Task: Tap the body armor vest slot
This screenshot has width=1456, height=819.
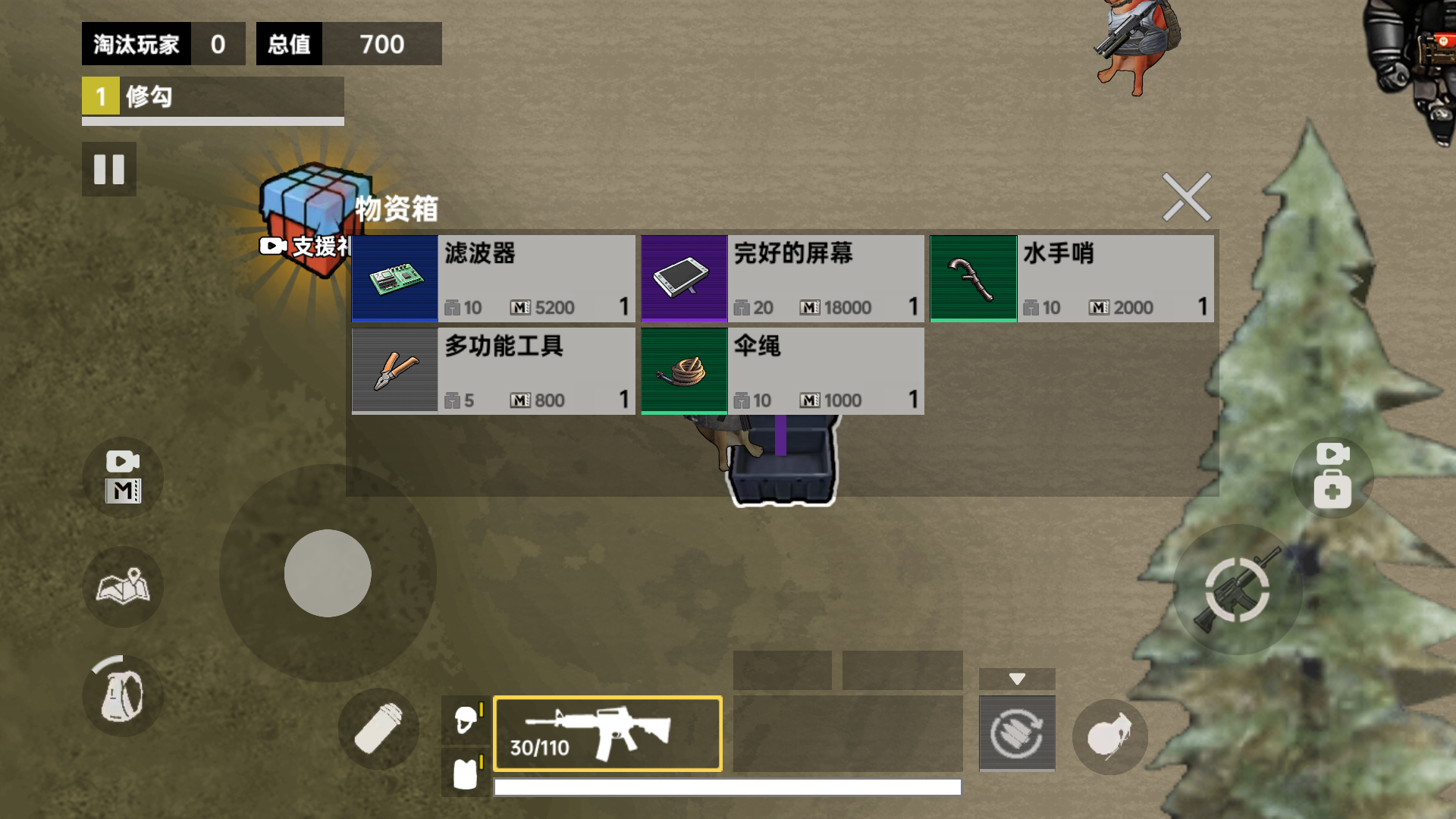Action: pyautogui.click(x=466, y=774)
